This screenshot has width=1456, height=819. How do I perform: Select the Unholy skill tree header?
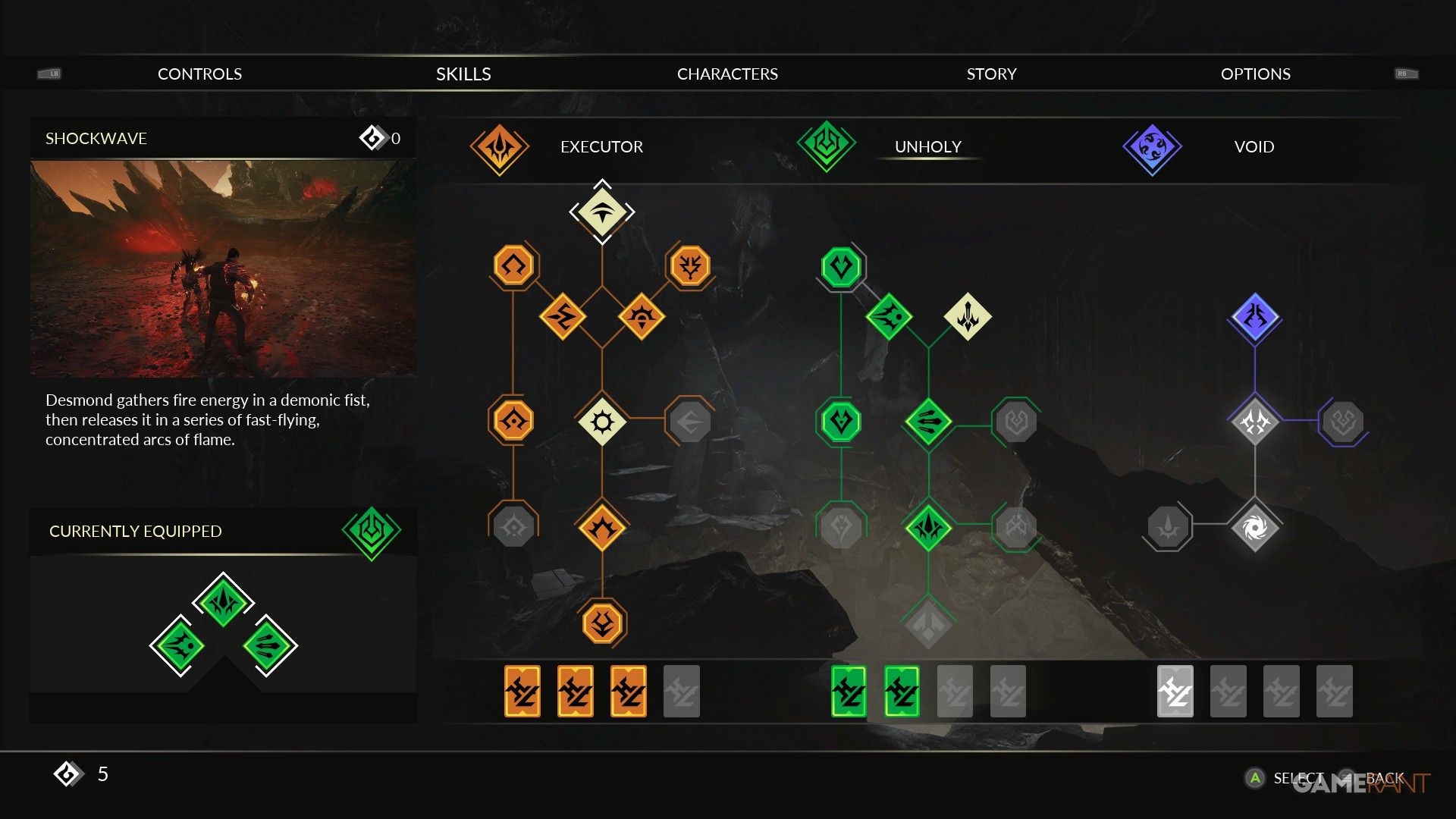pos(927,146)
